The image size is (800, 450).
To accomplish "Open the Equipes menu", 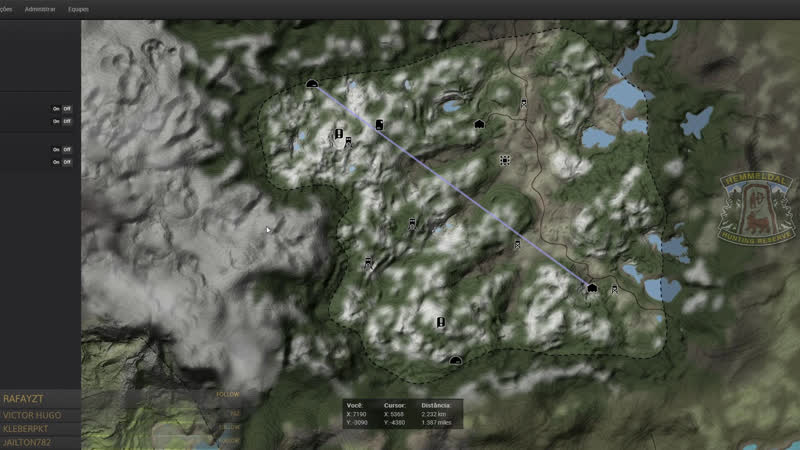I will click(78, 8).
